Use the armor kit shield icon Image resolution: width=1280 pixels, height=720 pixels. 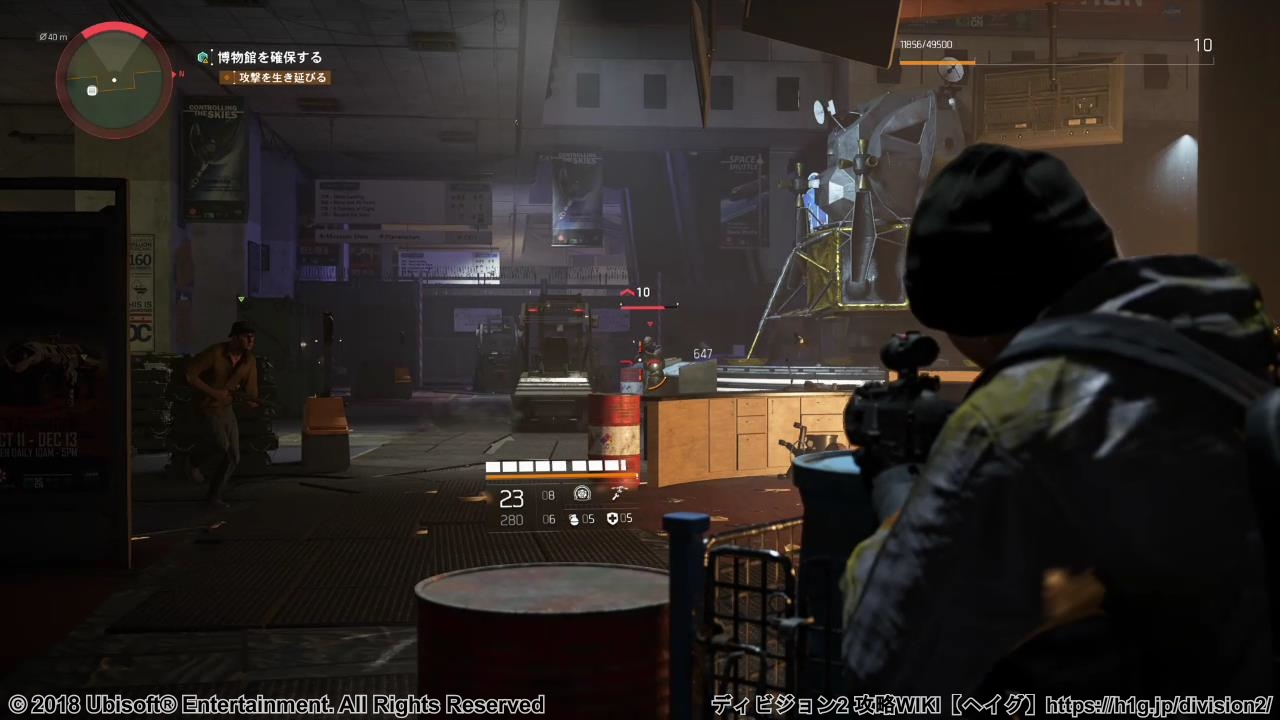tap(611, 519)
